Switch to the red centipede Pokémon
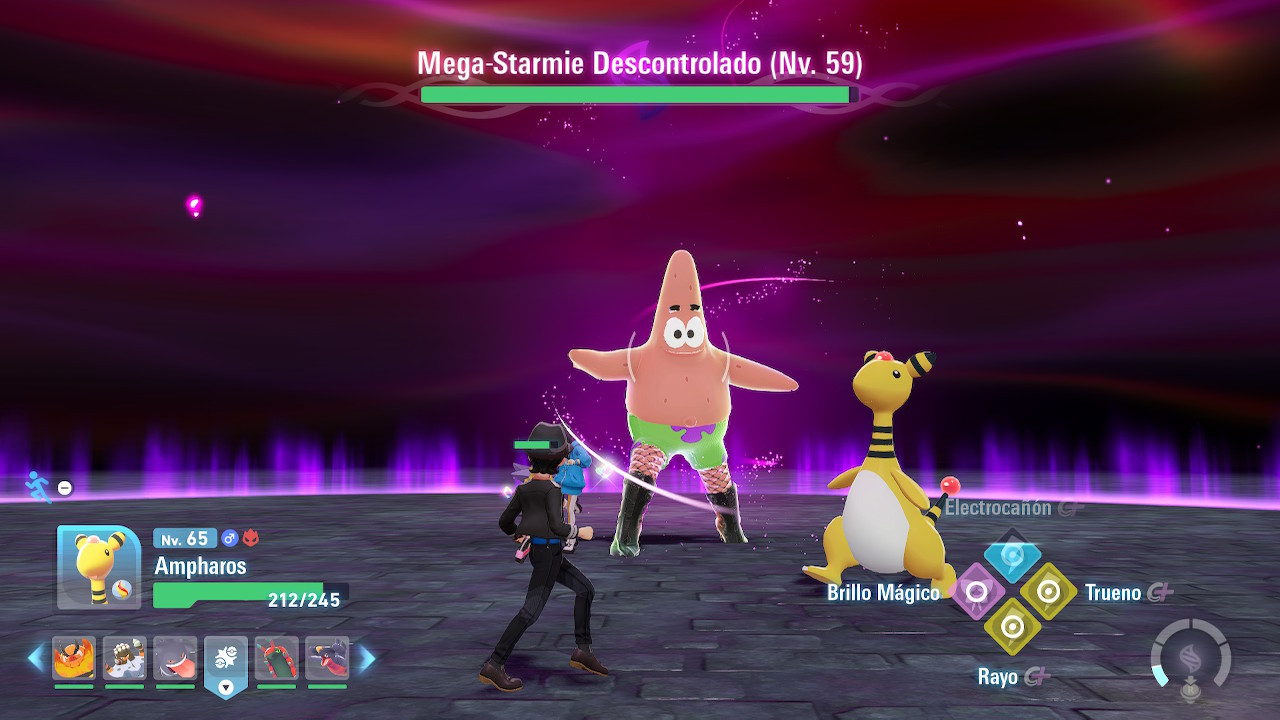Image resolution: width=1280 pixels, height=720 pixels. coord(277,658)
